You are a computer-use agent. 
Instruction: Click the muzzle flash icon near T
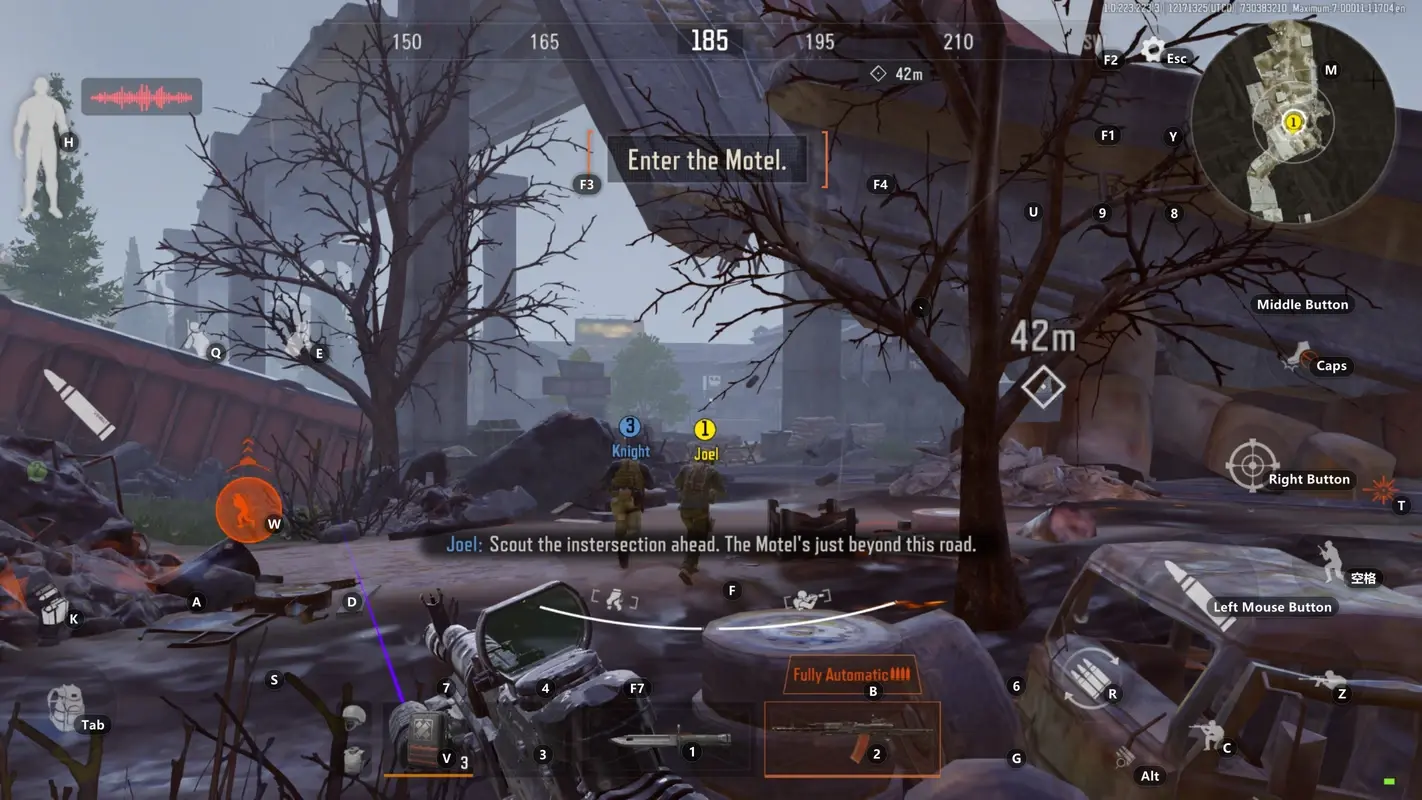coord(1383,490)
